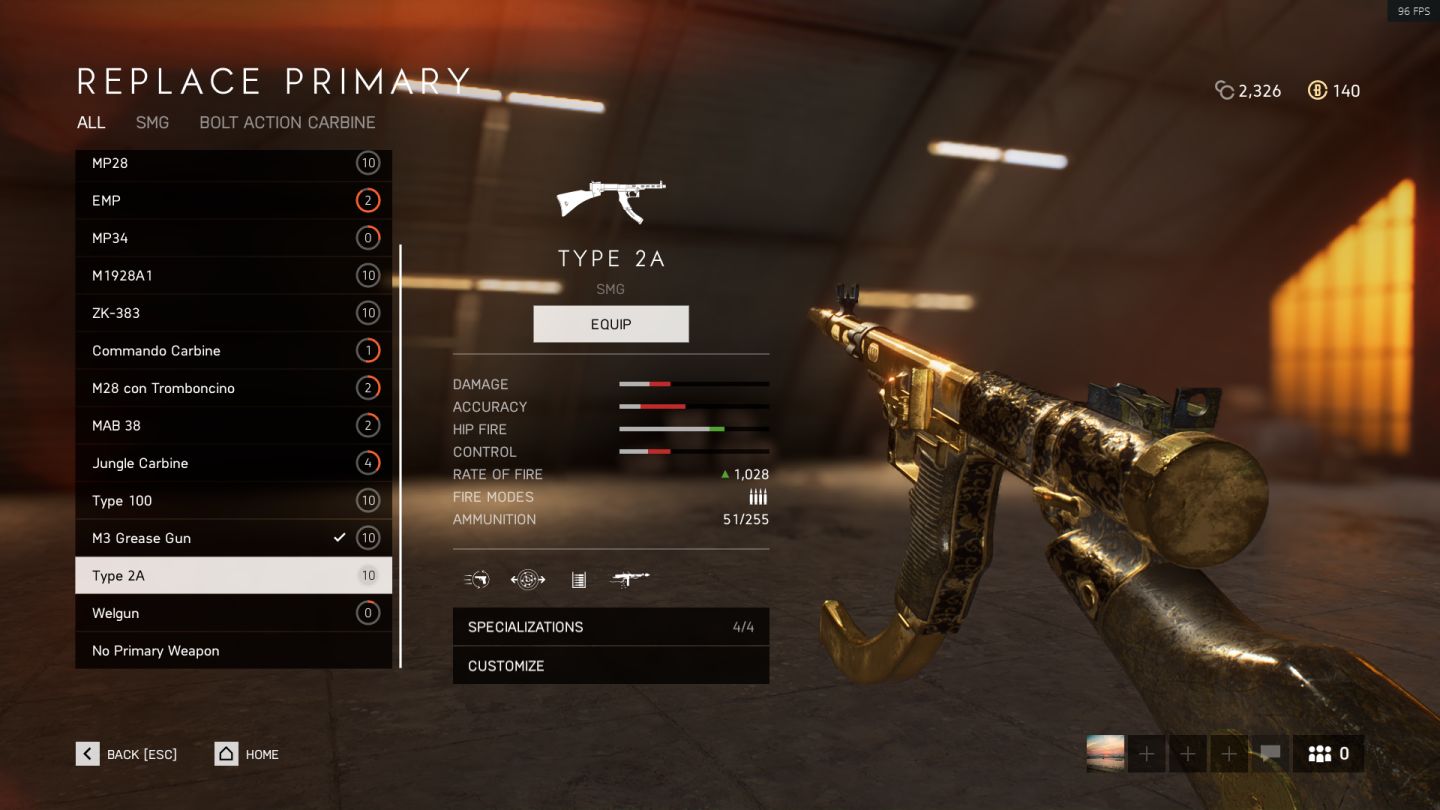This screenshot has height=810, width=1440.
Task: Choose the Commando Carbine
Action: tap(233, 351)
